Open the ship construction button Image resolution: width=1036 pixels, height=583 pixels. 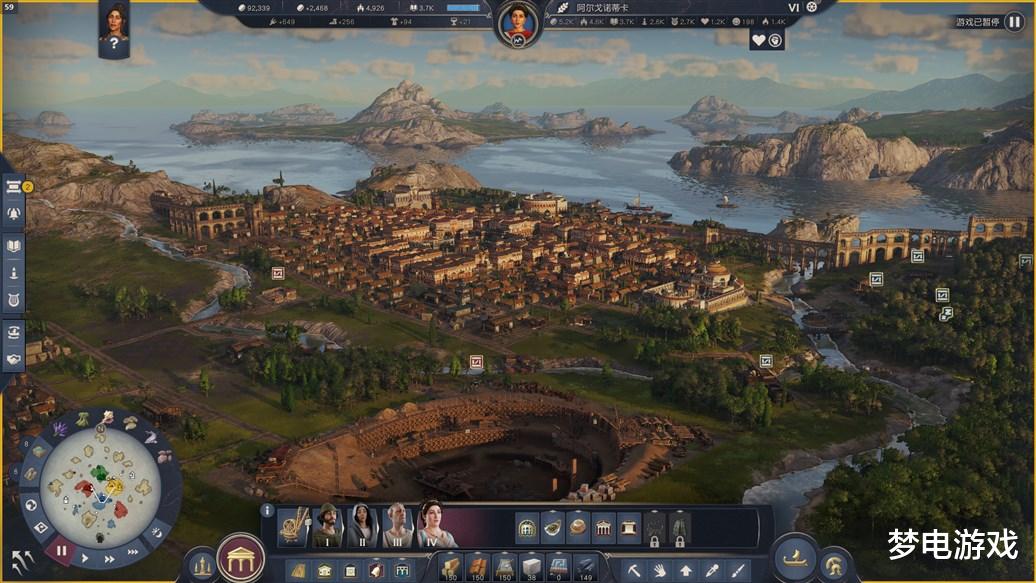794,558
